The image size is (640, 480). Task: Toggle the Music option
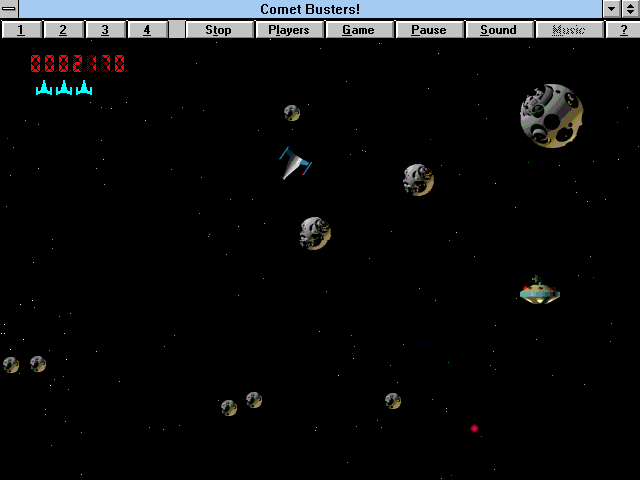[568, 30]
